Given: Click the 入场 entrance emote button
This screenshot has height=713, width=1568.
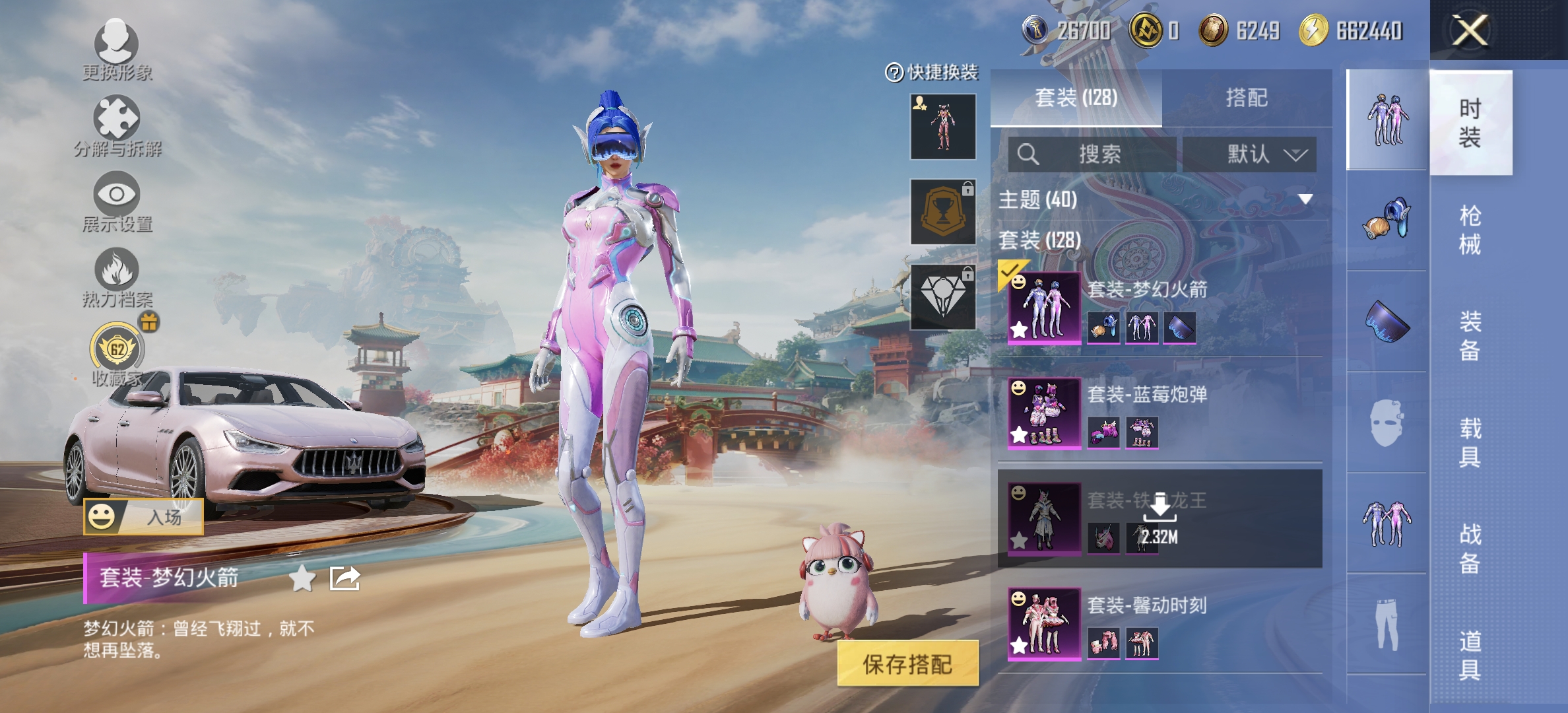Looking at the screenshot, I should pyautogui.click(x=143, y=517).
